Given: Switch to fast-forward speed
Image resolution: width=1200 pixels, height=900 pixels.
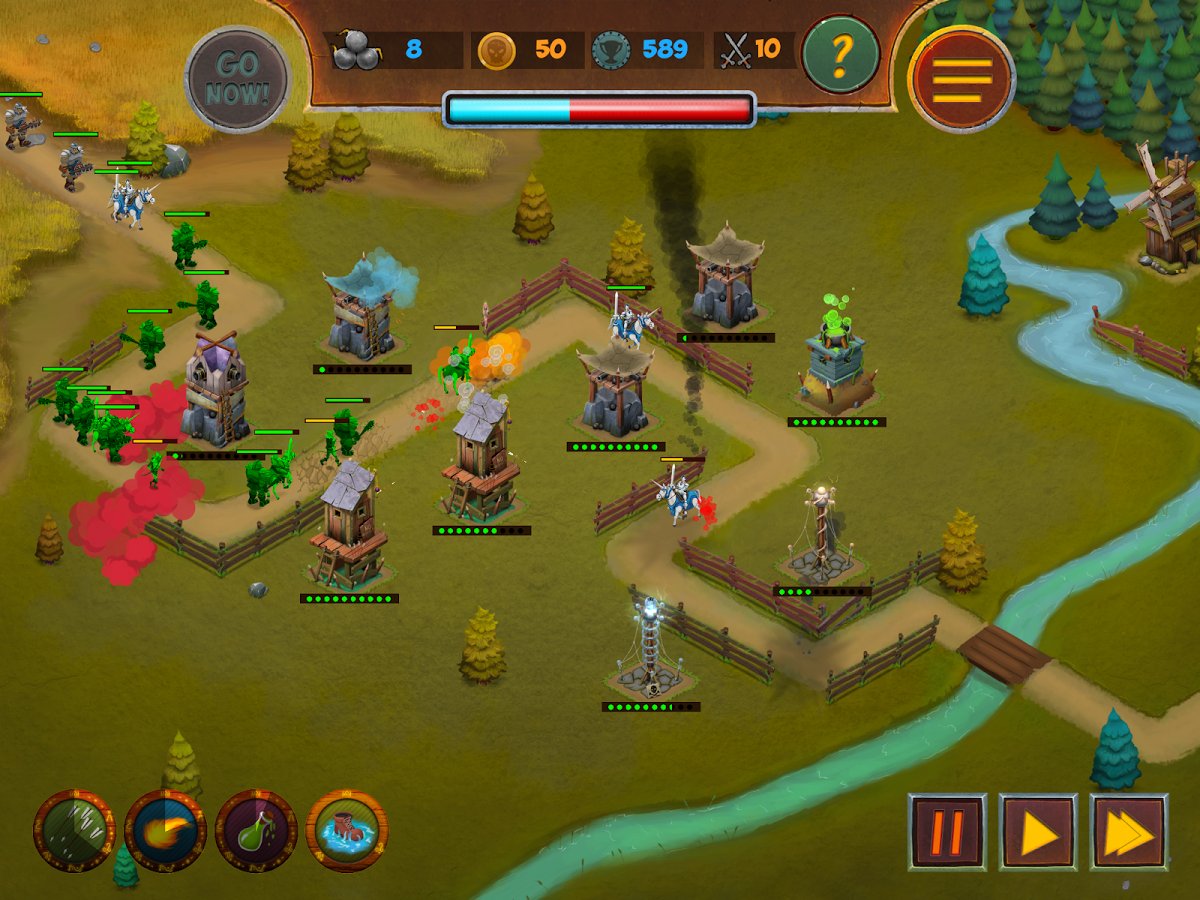Looking at the screenshot, I should click(x=1129, y=831).
